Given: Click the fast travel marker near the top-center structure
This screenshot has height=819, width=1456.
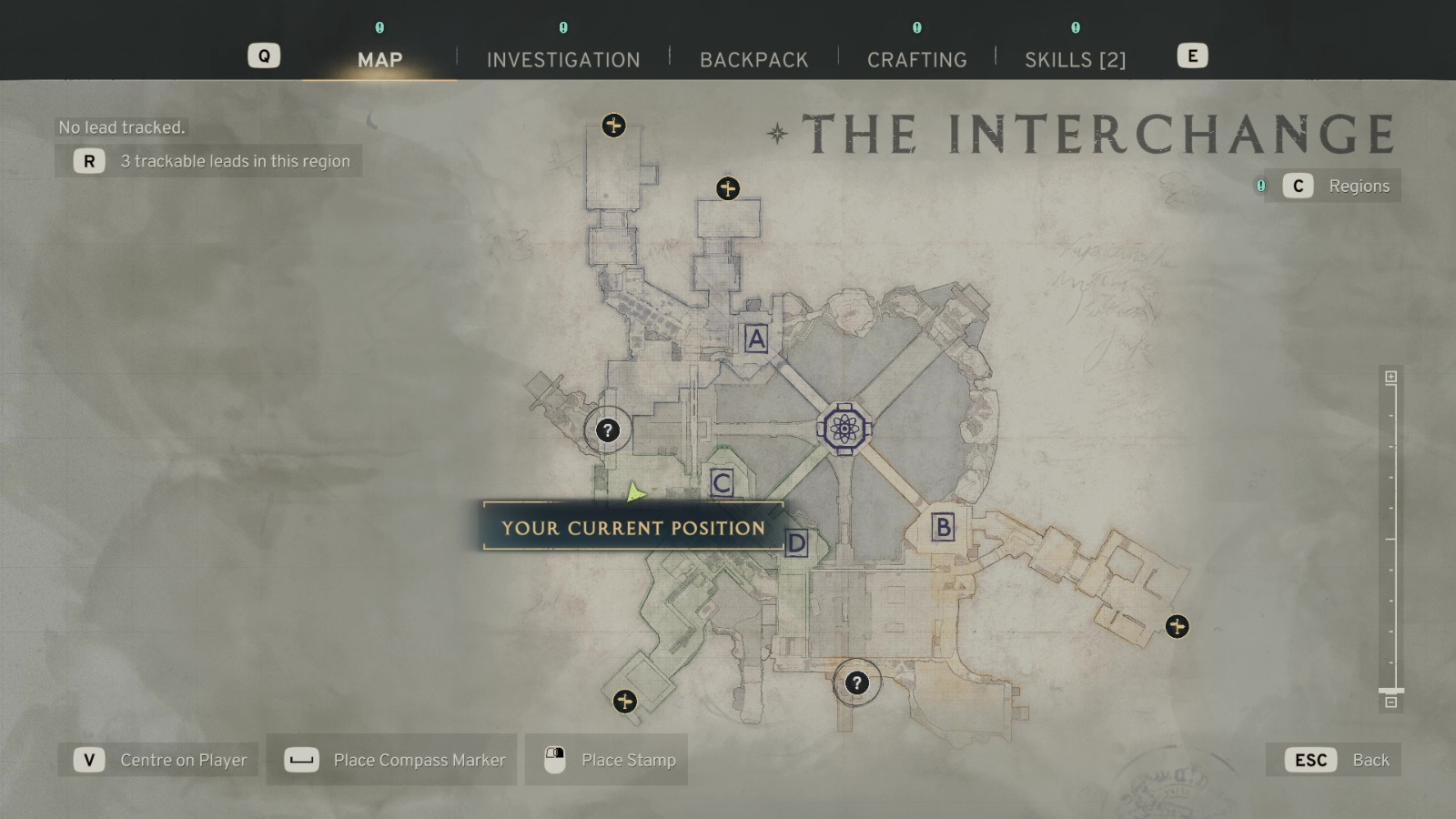Looking at the screenshot, I should (x=727, y=190).
